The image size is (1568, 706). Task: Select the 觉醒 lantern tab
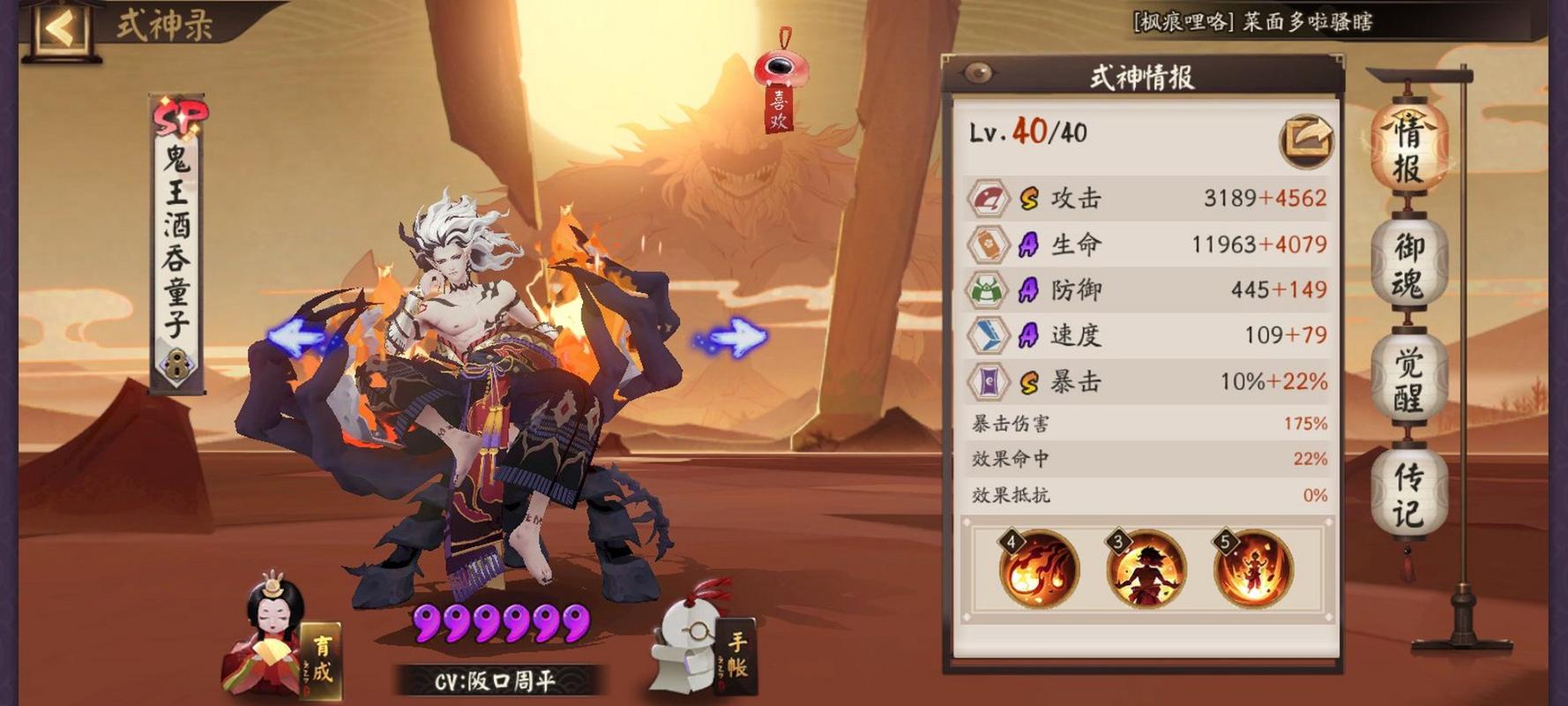tap(1408, 379)
